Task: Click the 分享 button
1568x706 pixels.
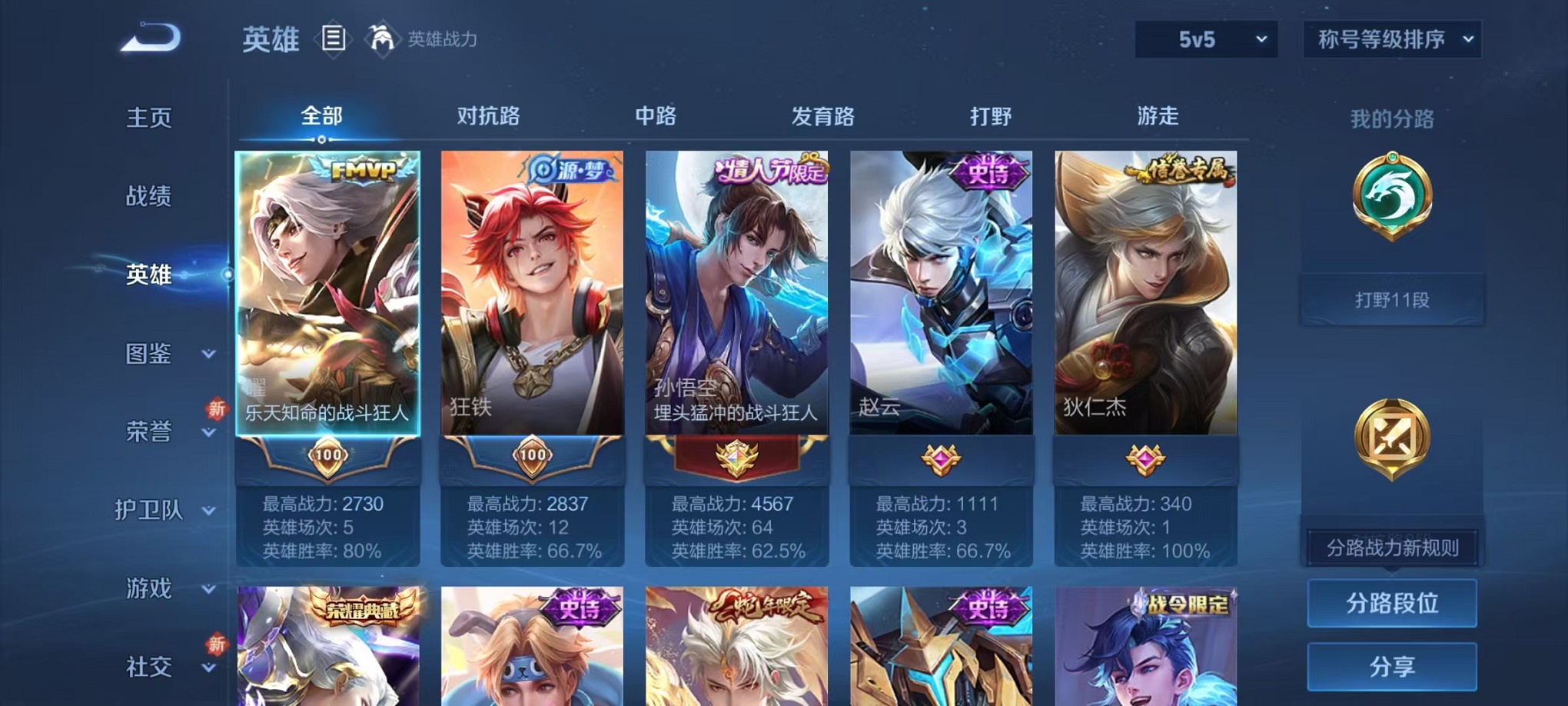Action: [1392, 667]
